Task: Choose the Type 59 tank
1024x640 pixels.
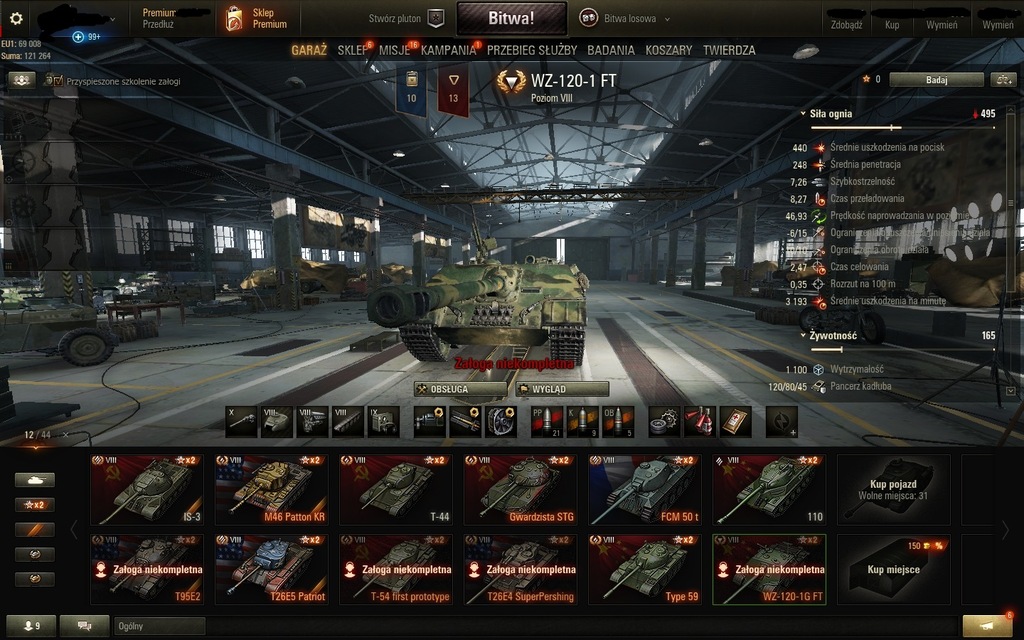Action: pos(644,569)
